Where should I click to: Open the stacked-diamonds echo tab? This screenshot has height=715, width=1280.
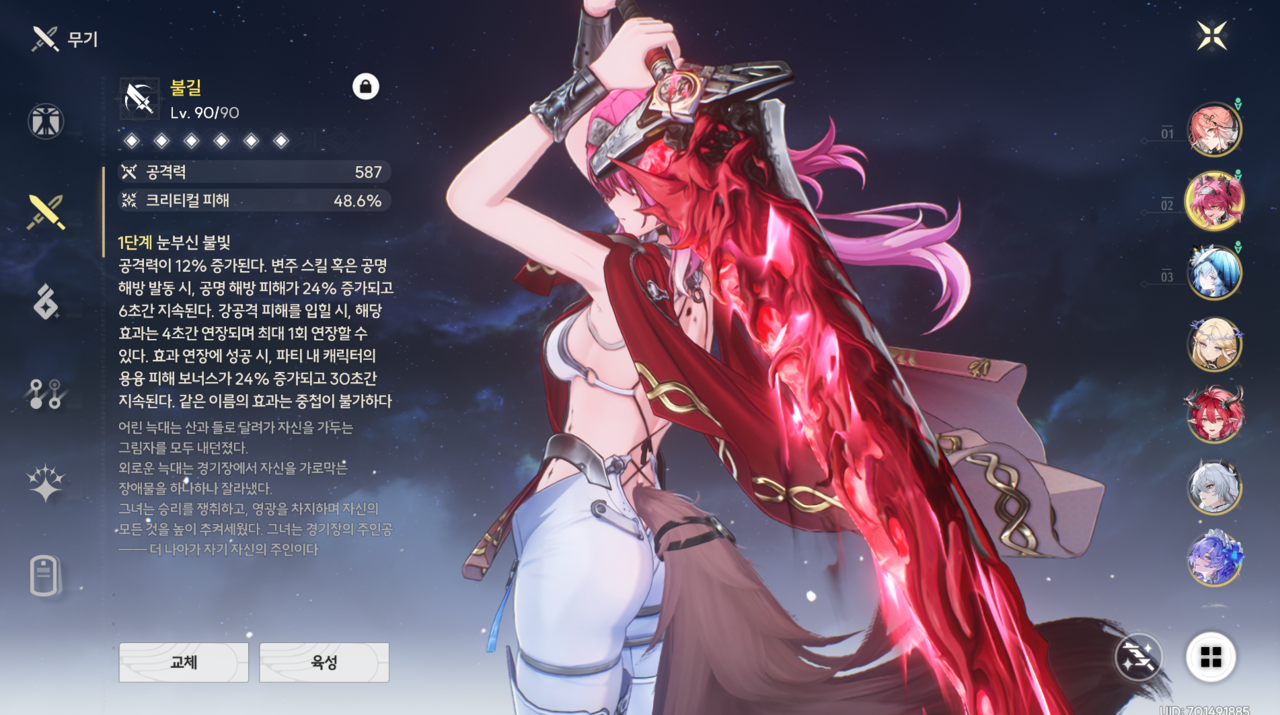pos(46,301)
